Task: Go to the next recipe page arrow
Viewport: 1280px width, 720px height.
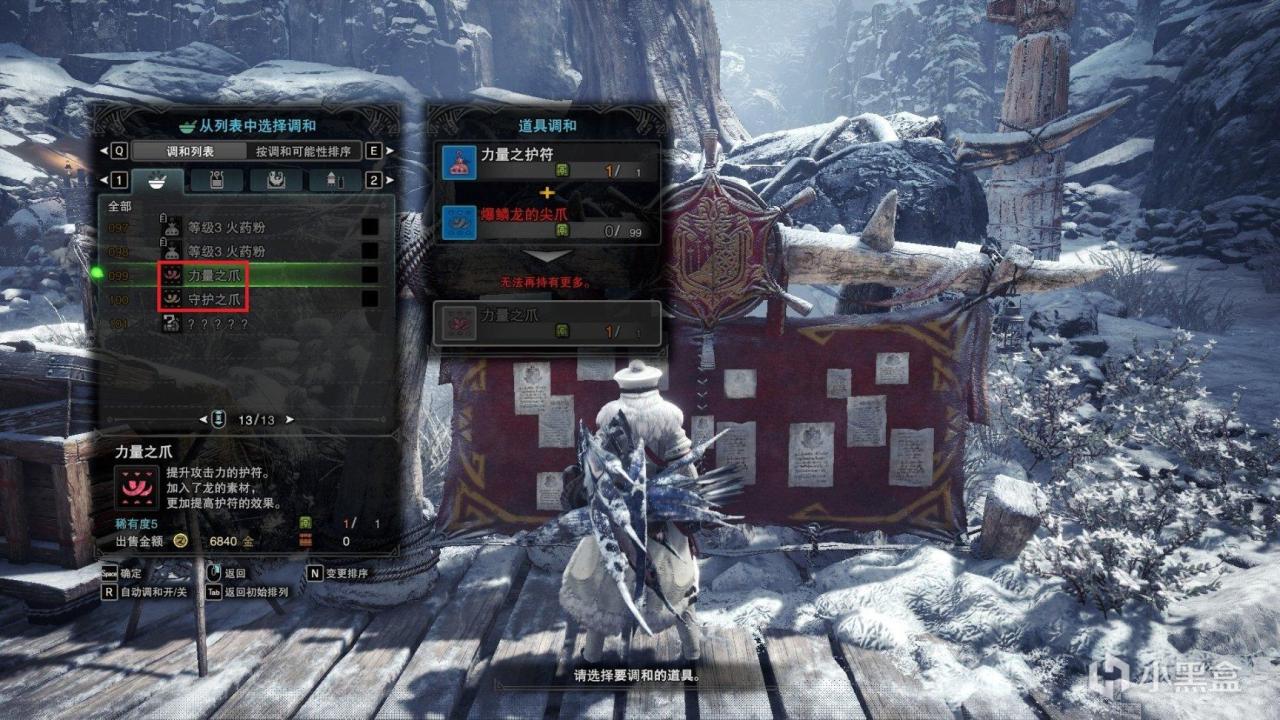Action: (290, 419)
